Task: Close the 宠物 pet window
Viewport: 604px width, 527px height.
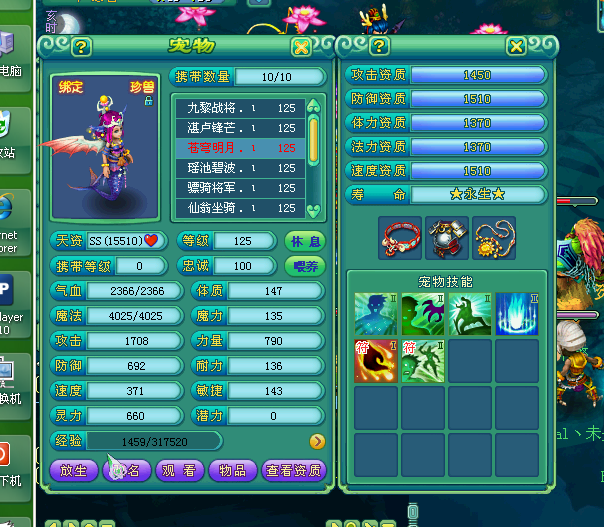Action: pyautogui.click(x=301, y=47)
